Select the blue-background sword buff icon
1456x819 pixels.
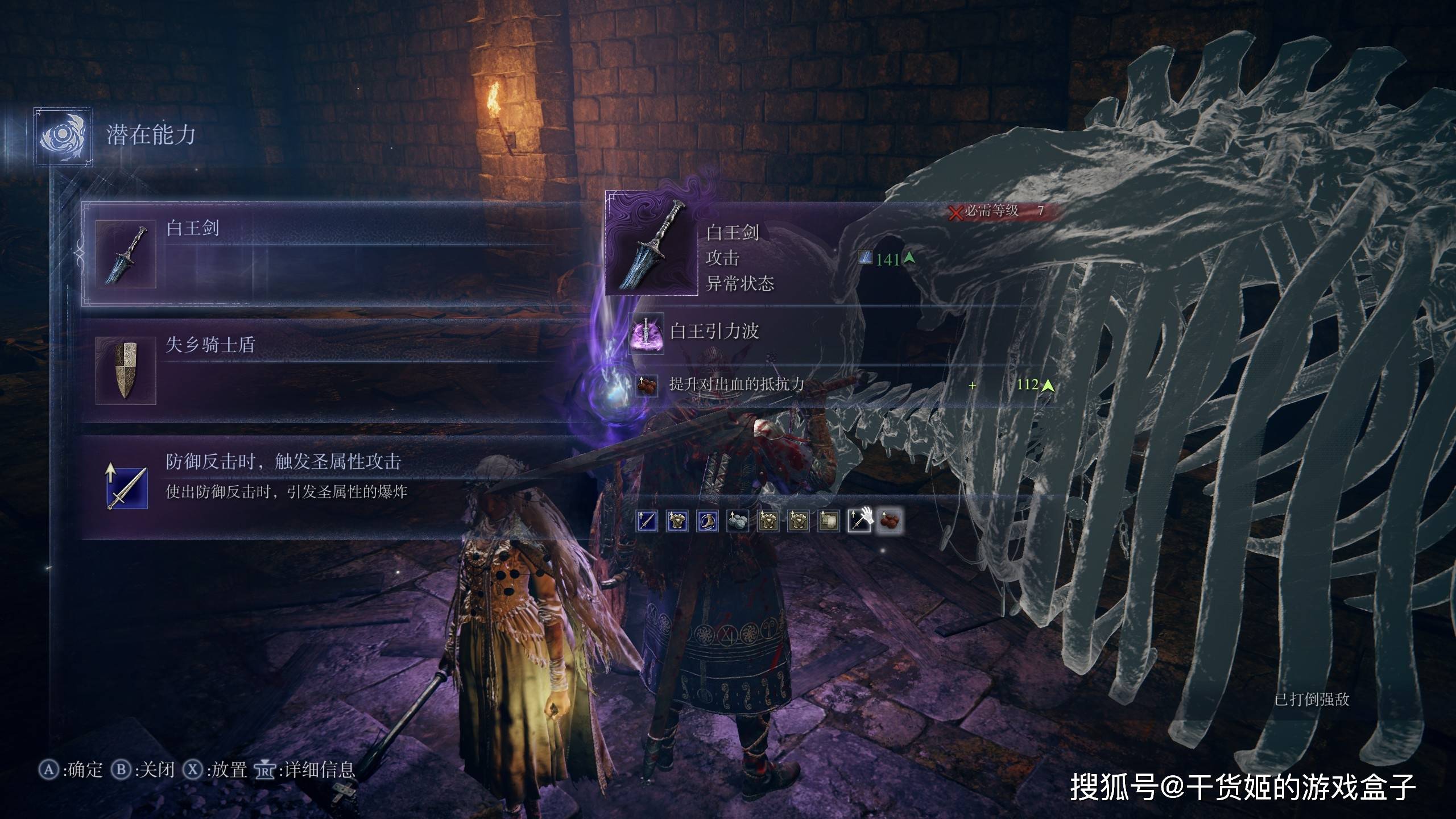click(647, 520)
